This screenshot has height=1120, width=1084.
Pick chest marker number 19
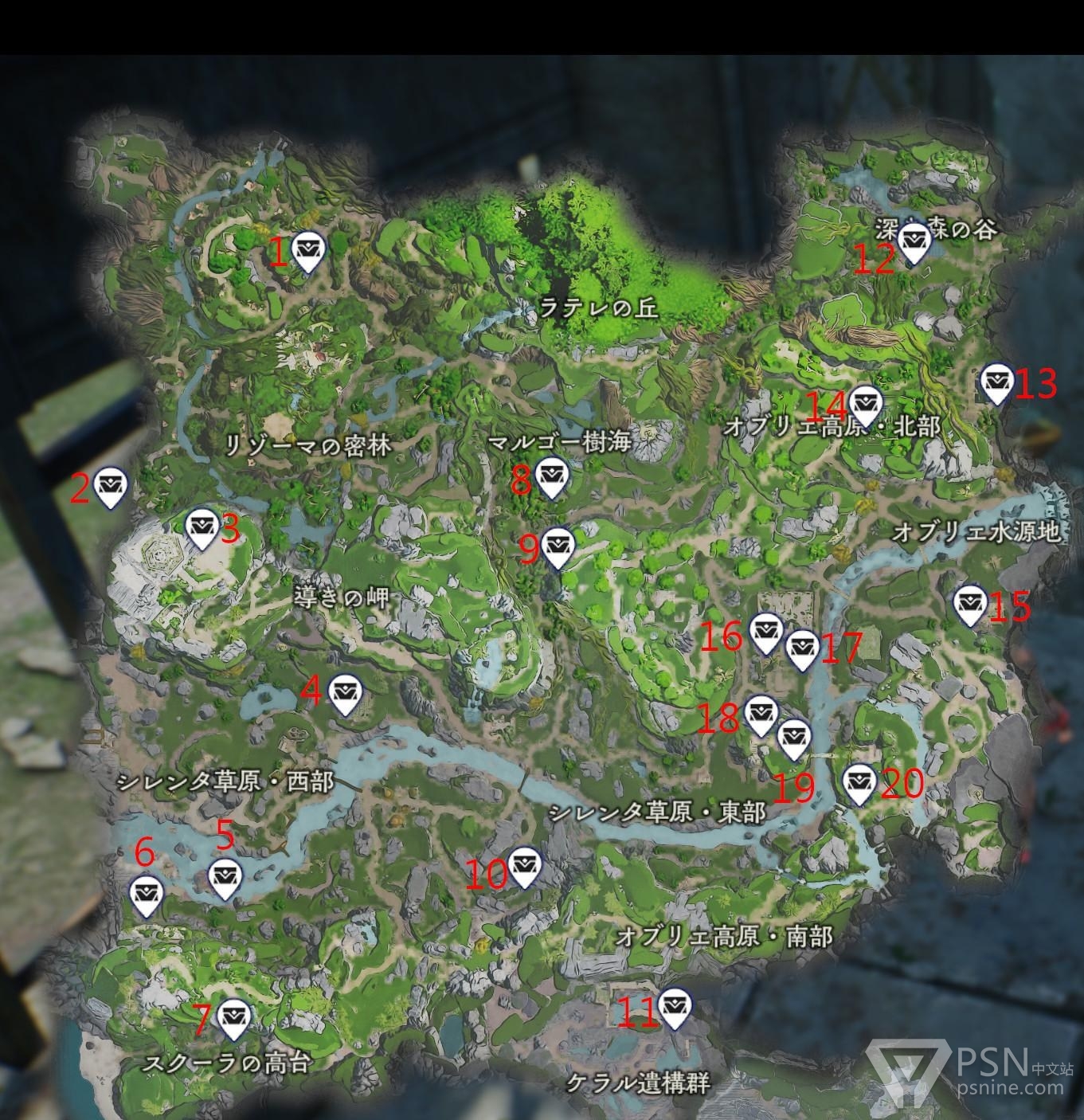(x=792, y=738)
